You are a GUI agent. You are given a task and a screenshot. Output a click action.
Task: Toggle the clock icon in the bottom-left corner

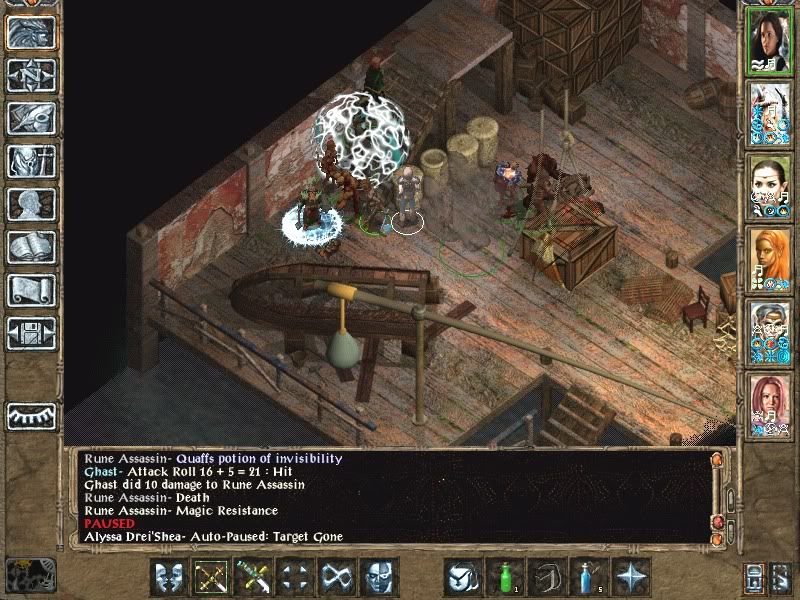[x=30, y=576]
